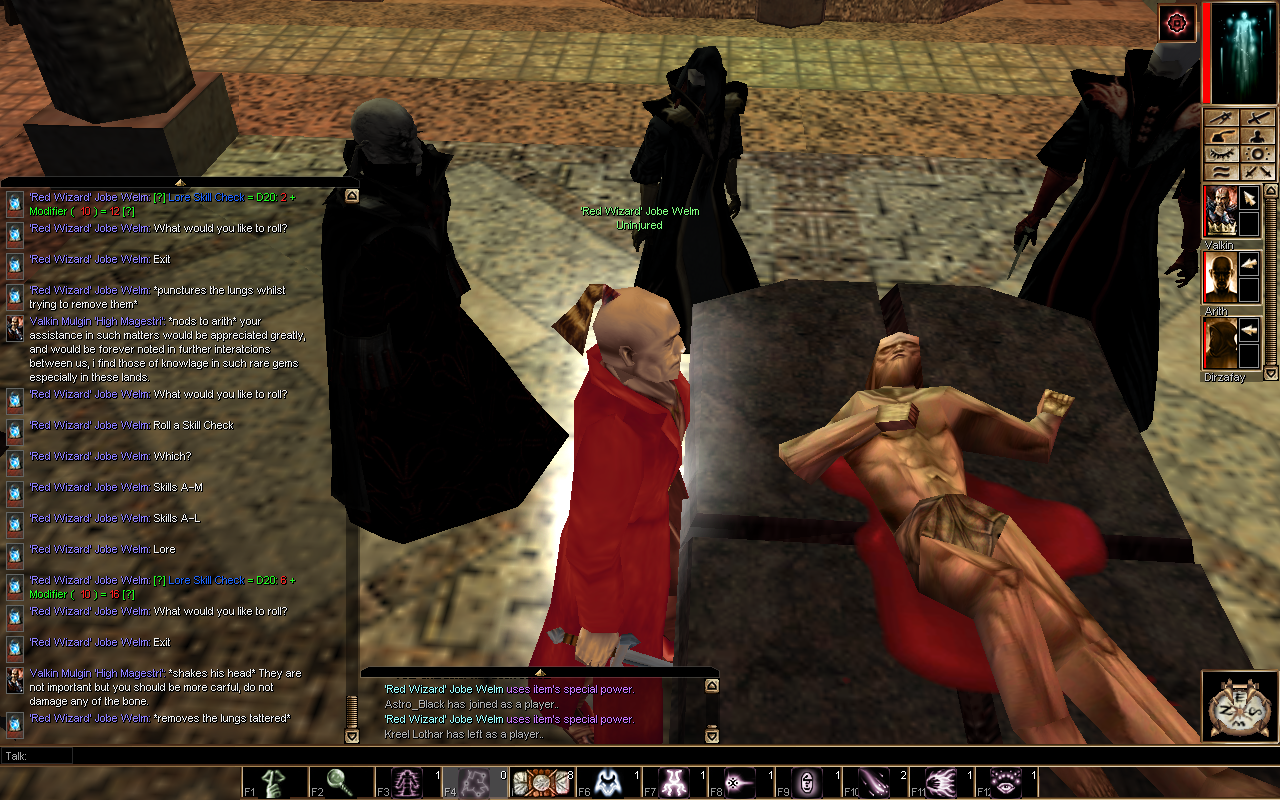Open the Rest icon showing the closed eye
The height and width of the screenshot is (800, 1280).
pos(1220,154)
